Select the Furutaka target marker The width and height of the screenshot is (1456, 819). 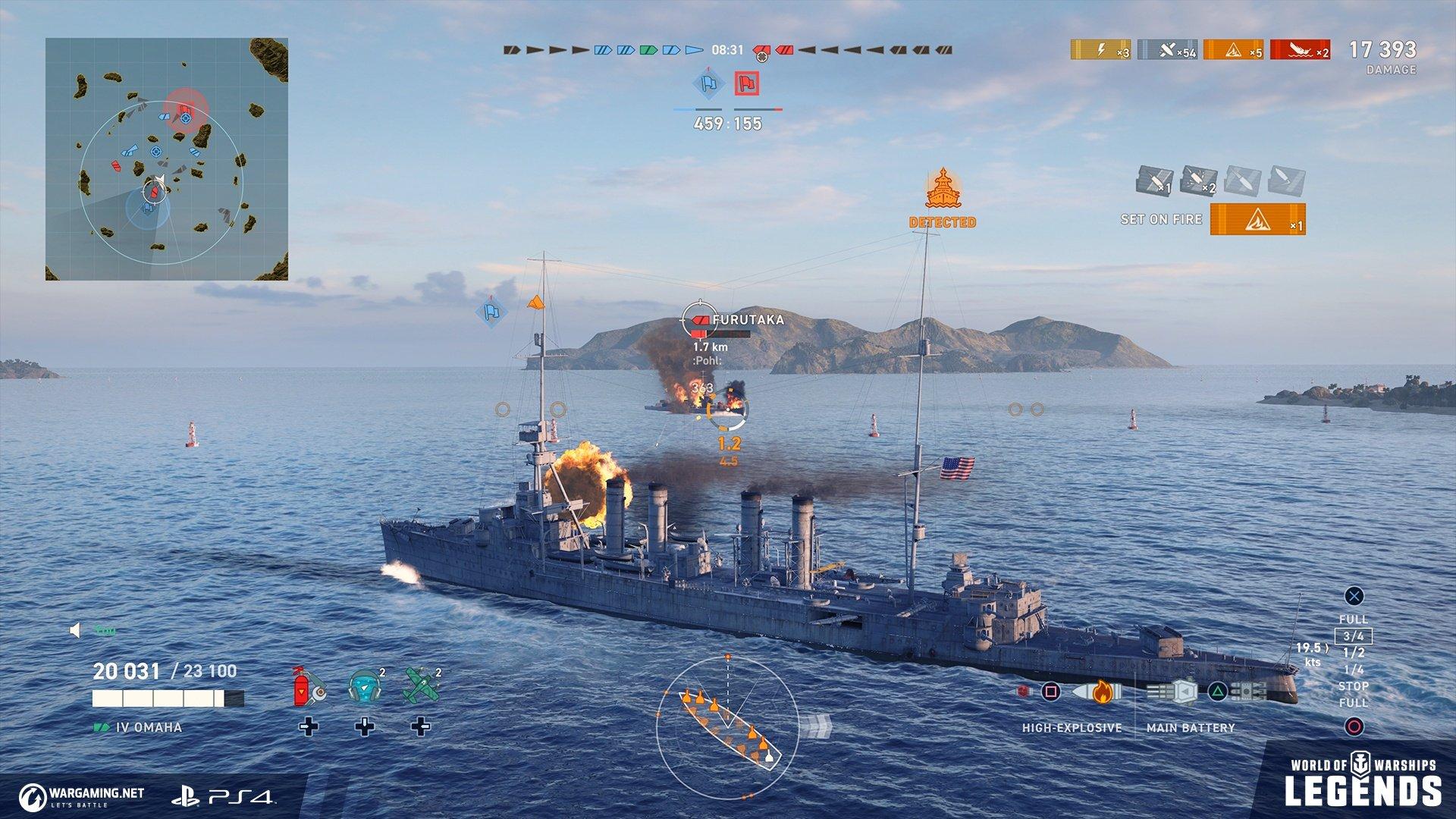coord(701,320)
